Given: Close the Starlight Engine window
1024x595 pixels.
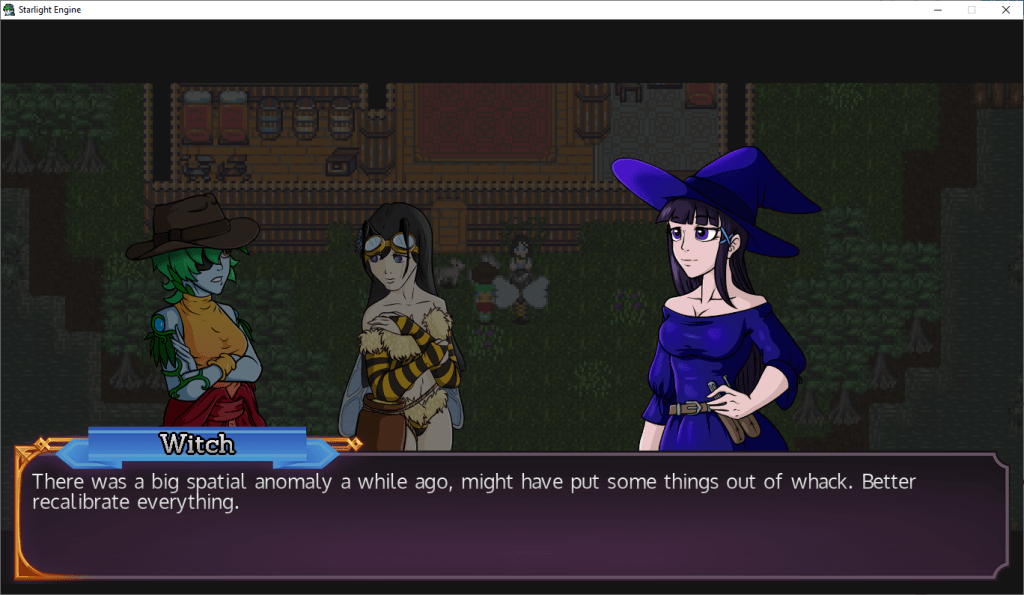Looking at the screenshot, I should point(1005,9).
